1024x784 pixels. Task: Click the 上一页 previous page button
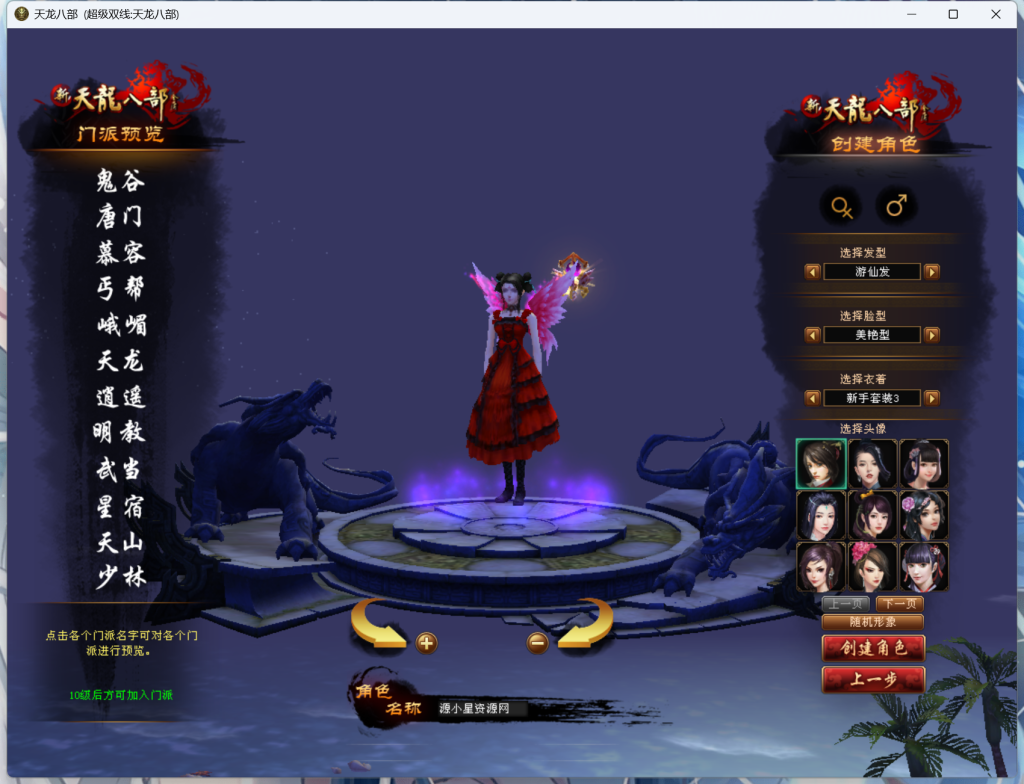point(845,603)
